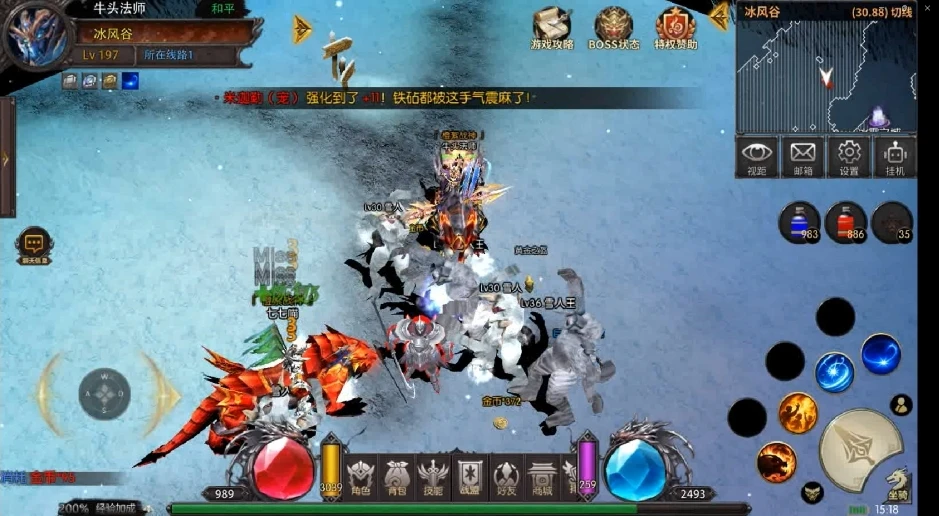939x516 pixels.
Task: Click the 游戏攻略 game guide icon
Action: pyautogui.click(x=551, y=28)
